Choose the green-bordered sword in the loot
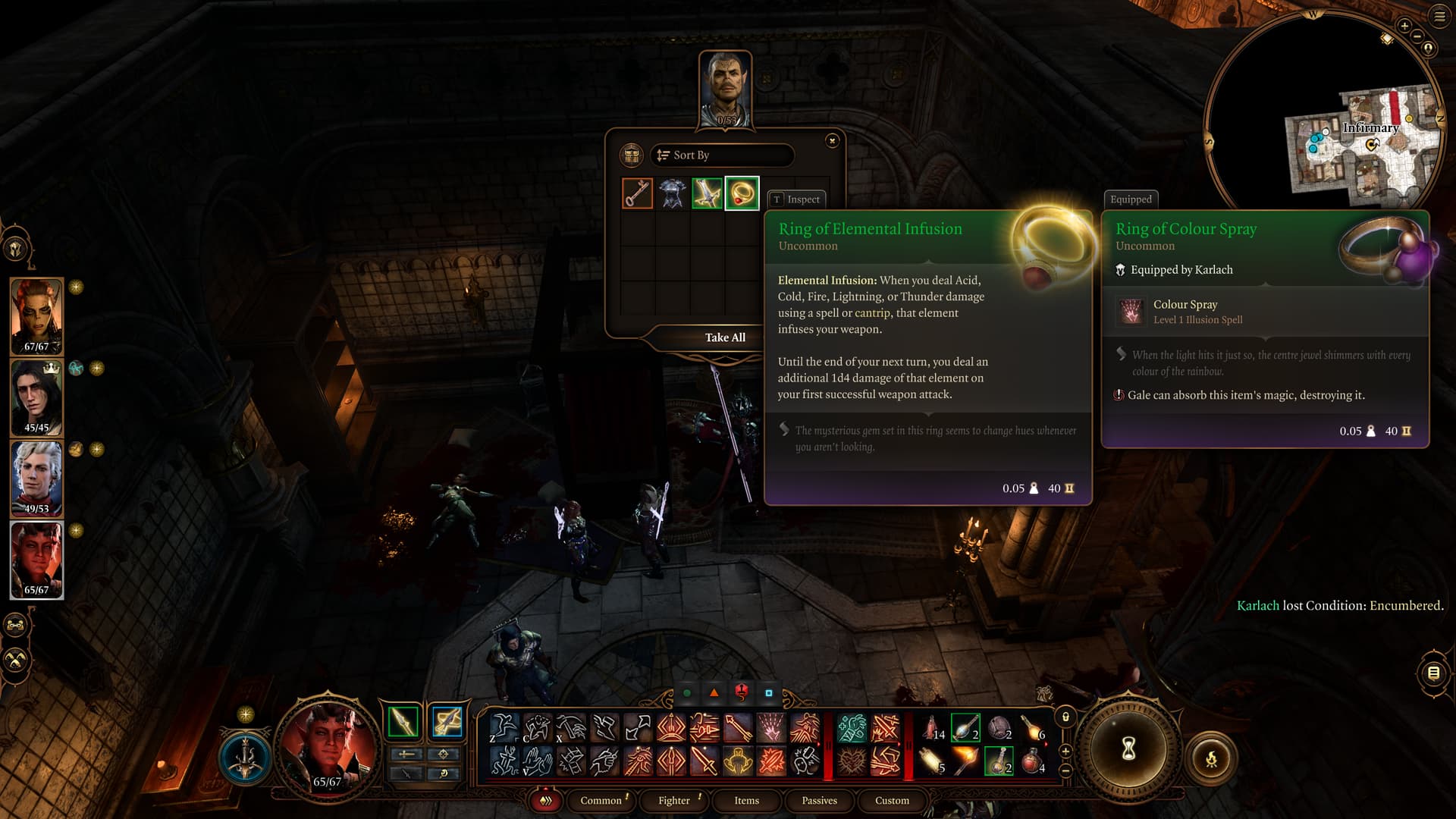 tap(707, 193)
